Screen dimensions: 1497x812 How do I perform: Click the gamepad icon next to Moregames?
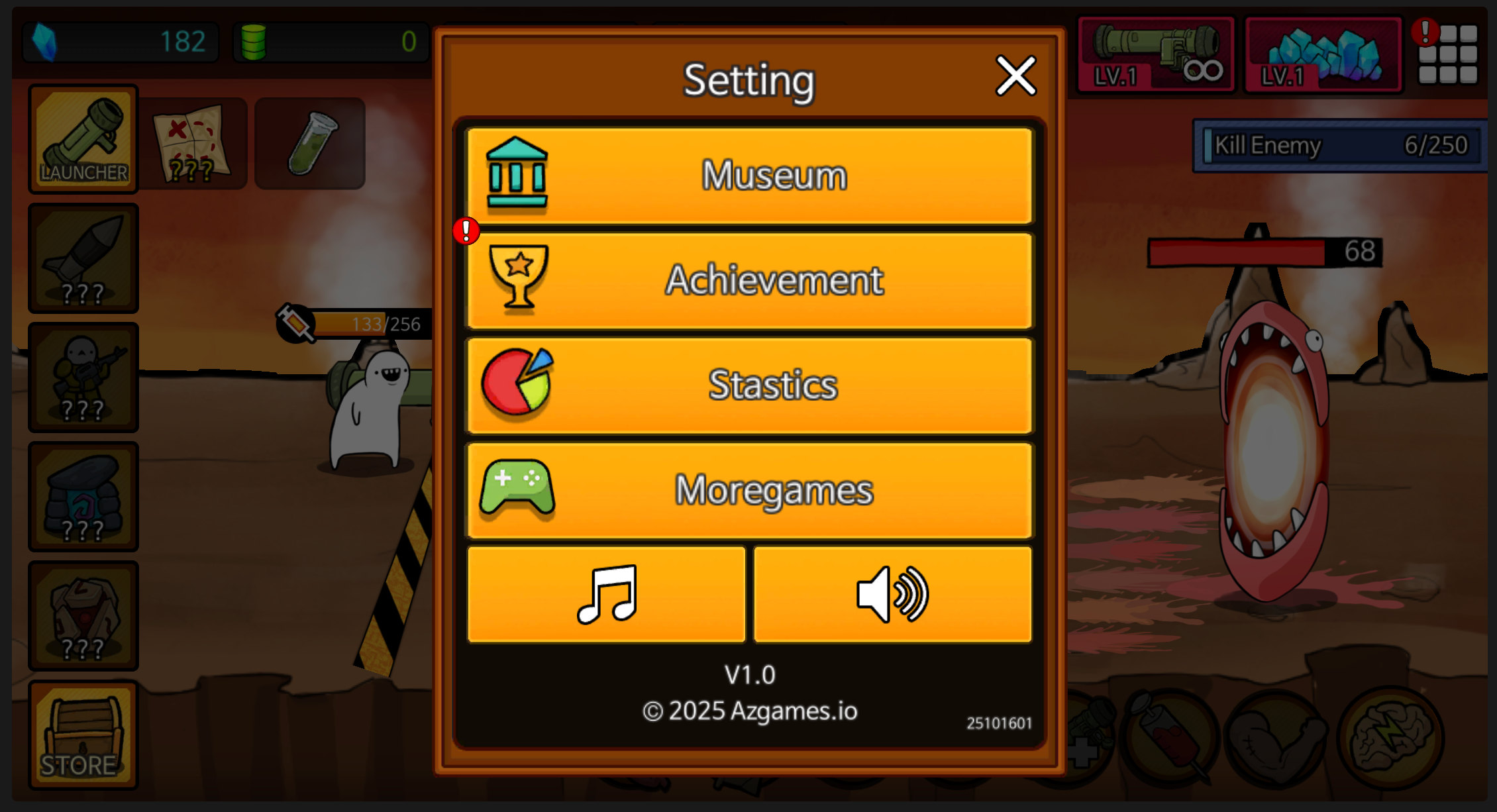[x=518, y=490]
